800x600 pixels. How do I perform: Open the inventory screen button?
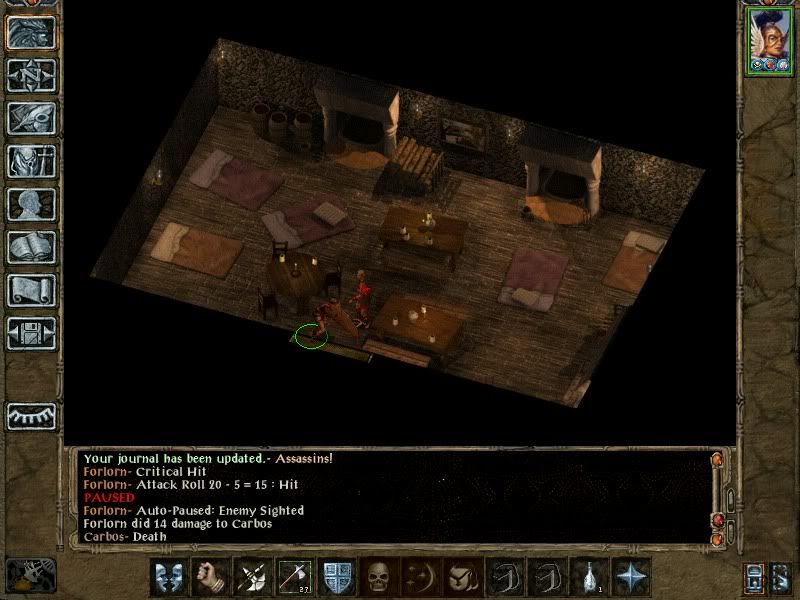coord(31,161)
